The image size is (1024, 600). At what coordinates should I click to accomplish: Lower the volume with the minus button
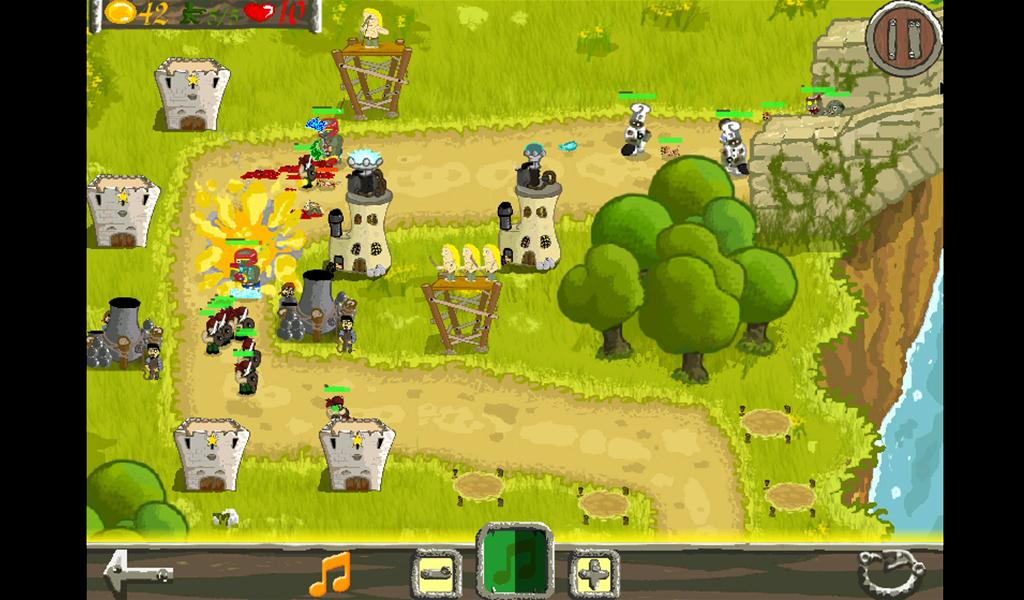pyautogui.click(x=435, y=574)
